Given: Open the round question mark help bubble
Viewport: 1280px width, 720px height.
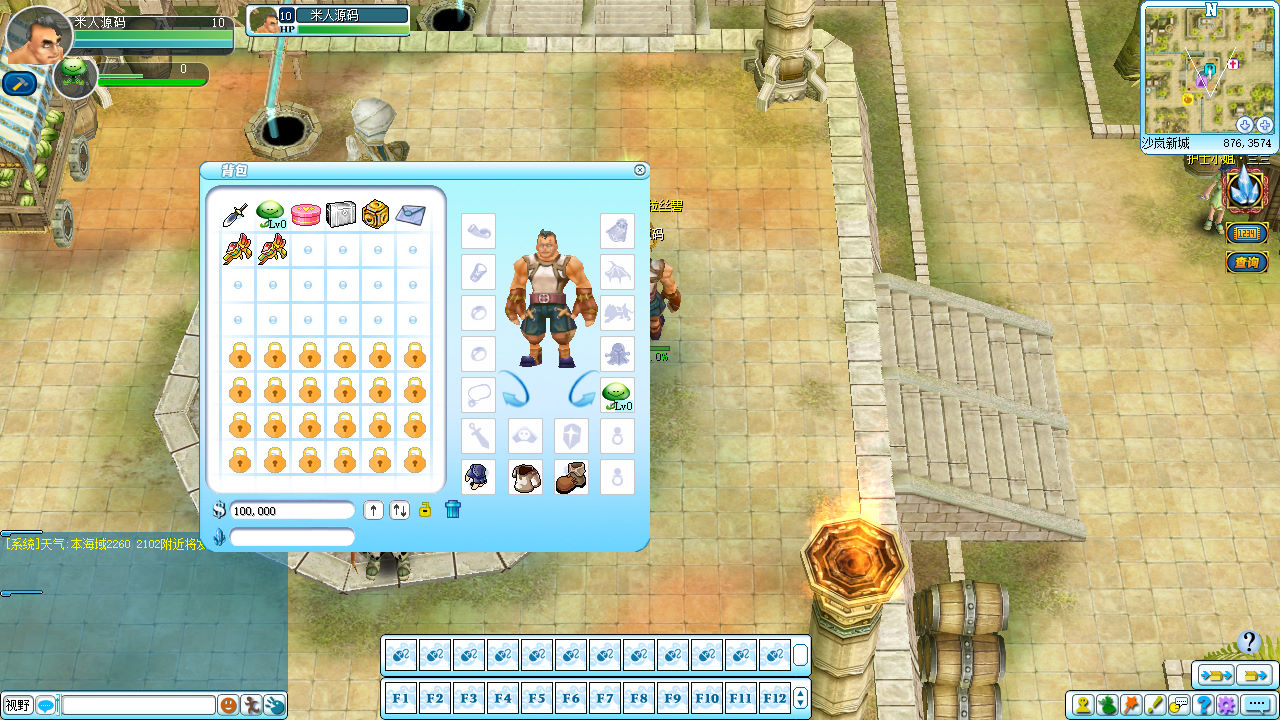Looking at the screenshot, I should click(1248, 642).
